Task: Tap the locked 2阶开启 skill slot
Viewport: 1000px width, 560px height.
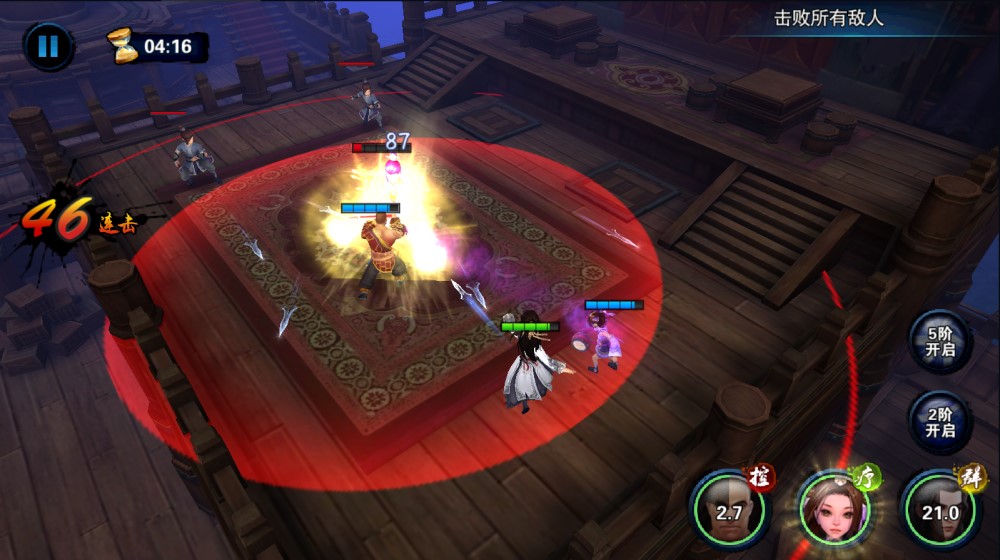Action: (940, 422)
